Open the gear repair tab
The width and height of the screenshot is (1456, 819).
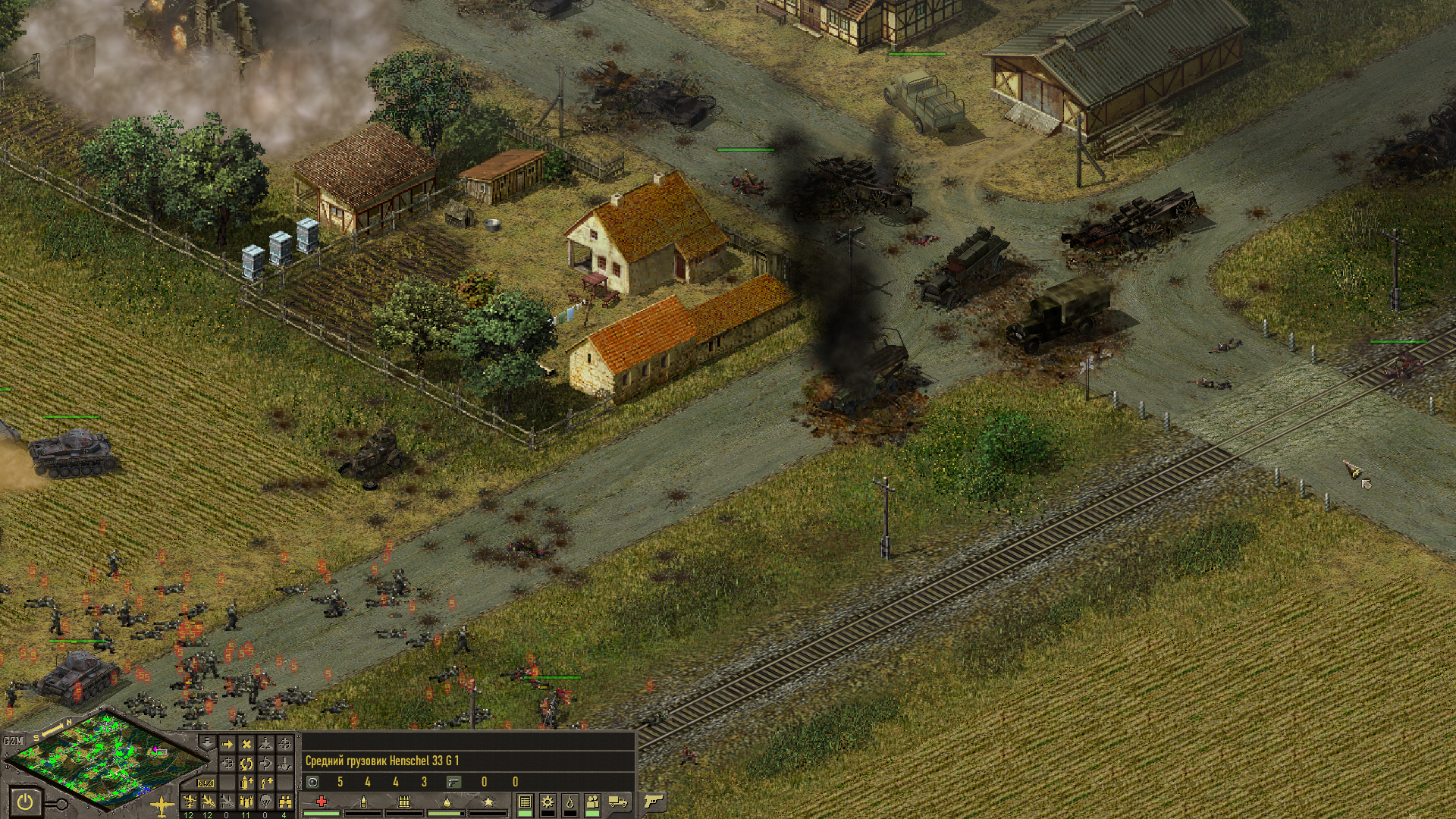point(547,802)
